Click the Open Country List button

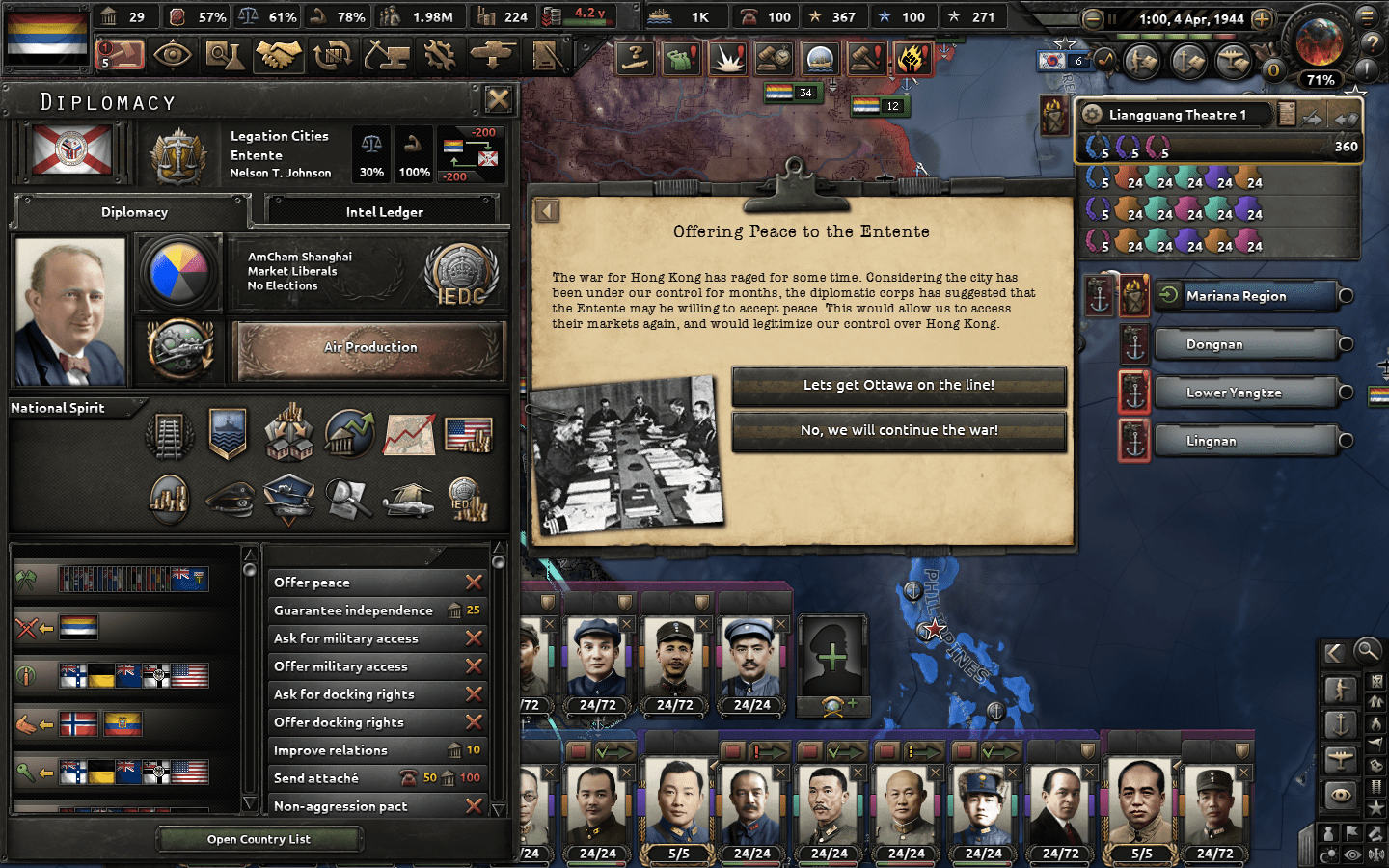point(259,839)
